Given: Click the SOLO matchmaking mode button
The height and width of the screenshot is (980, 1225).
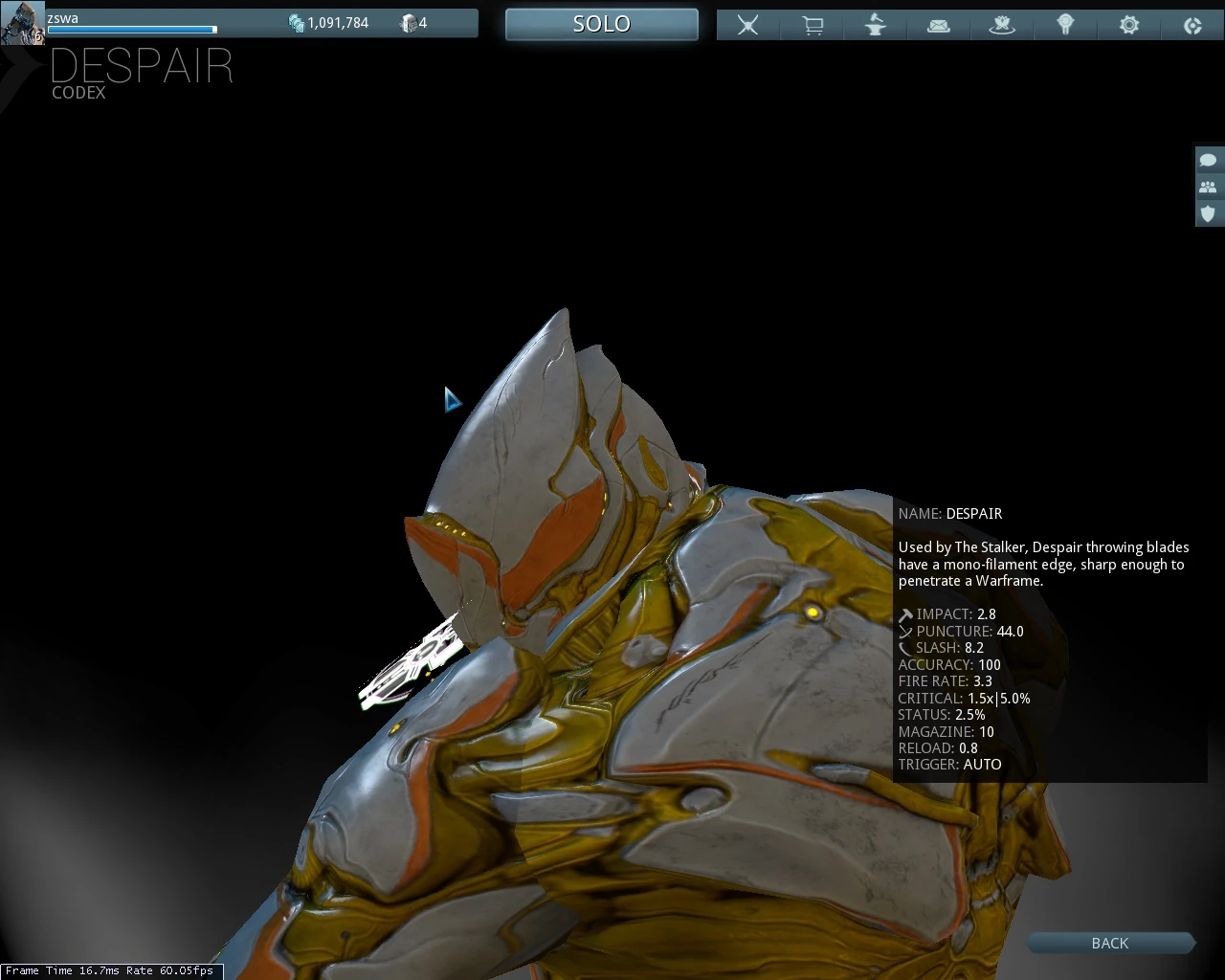Looking at the screenshot, I should (x=601, y=24).
